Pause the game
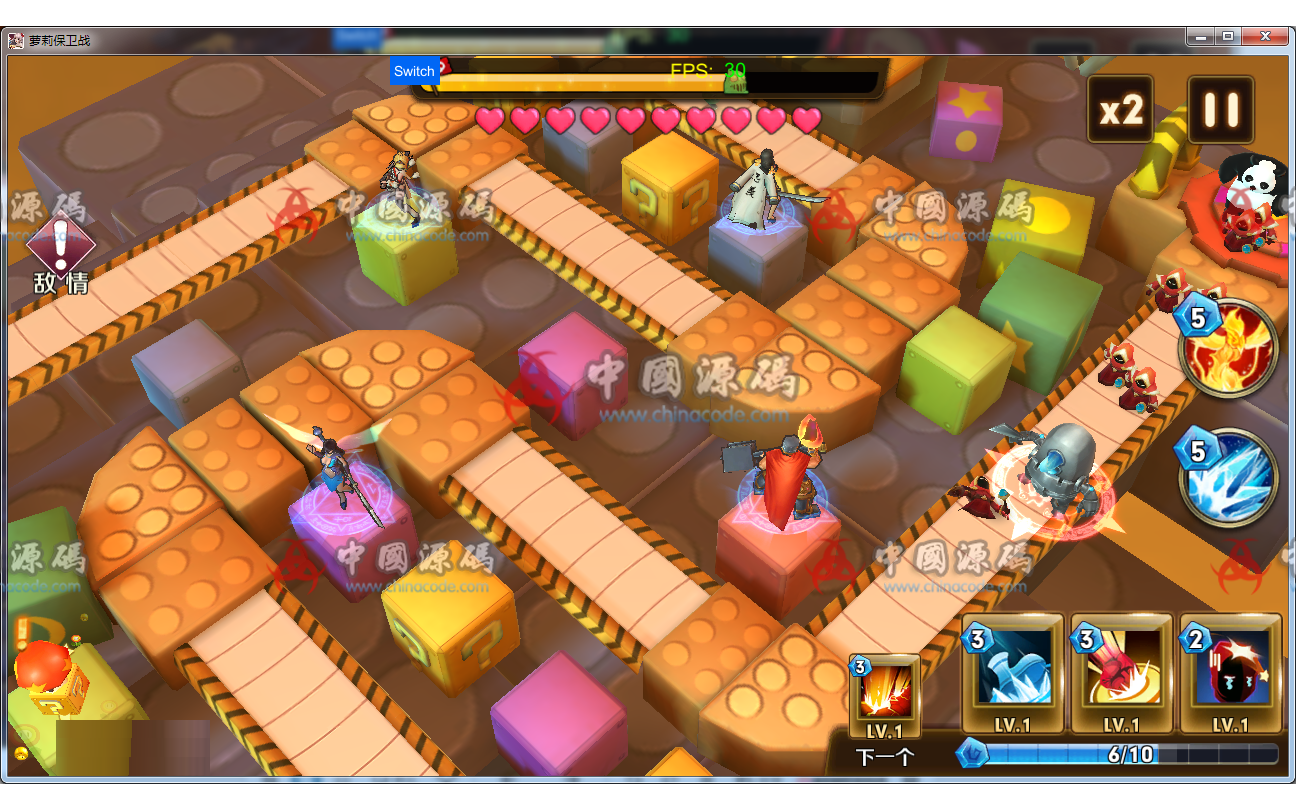Screen dimensions: 1296x810 tap(1220, 109)
